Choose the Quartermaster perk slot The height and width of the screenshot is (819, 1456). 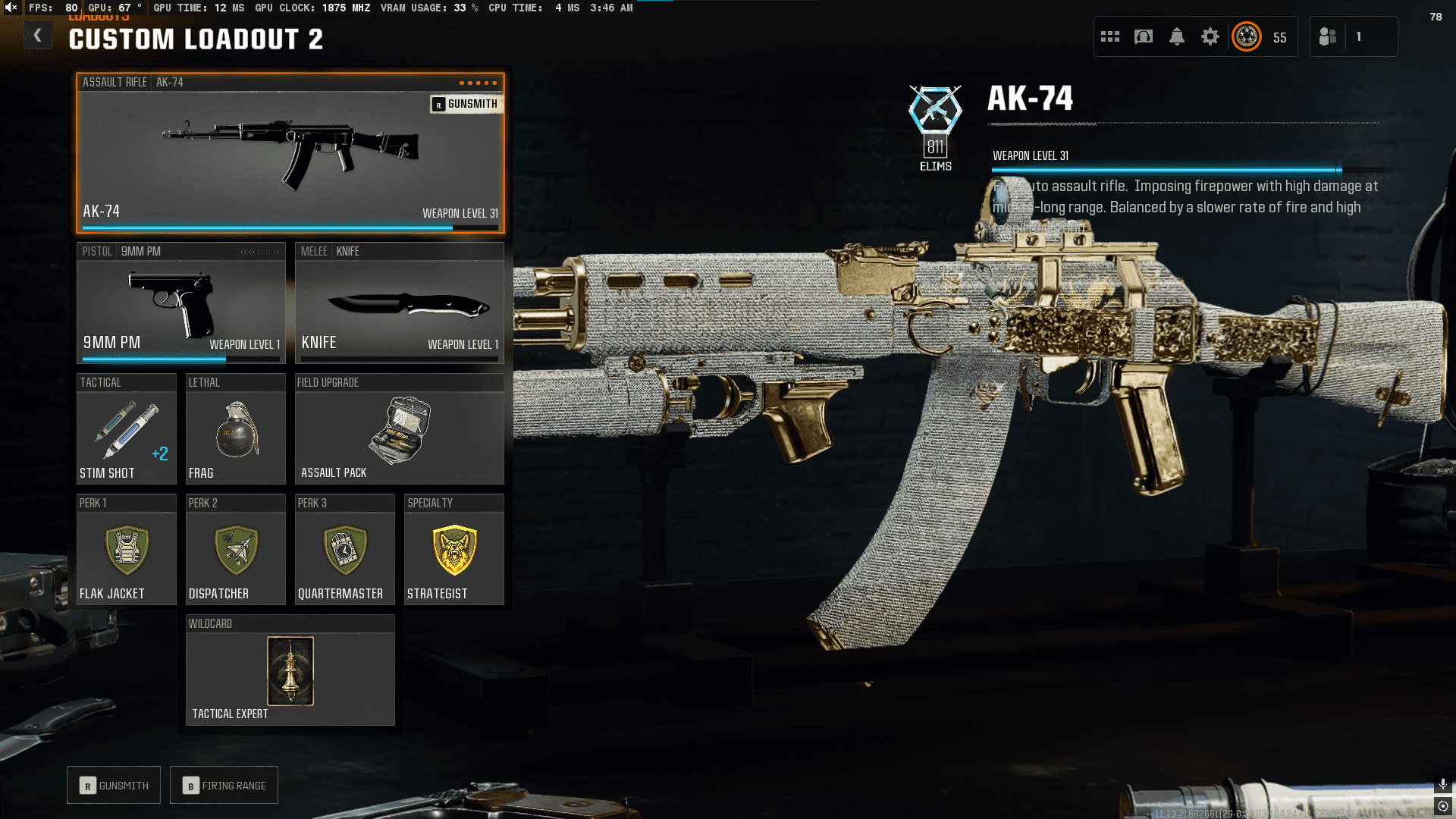[x=344, y=551]
